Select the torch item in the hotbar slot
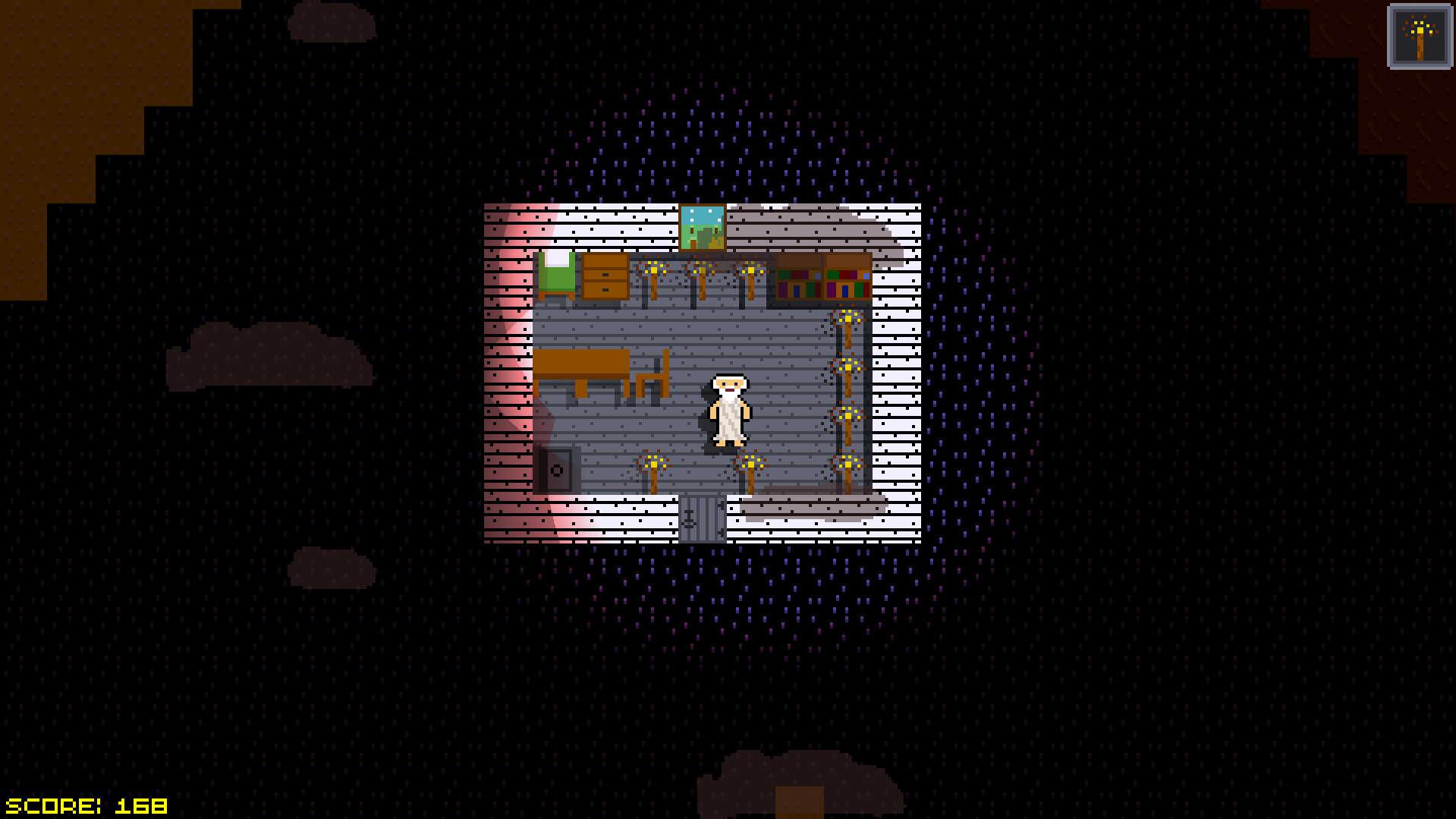This screenshot has width=1456, height=819. 1418,38
